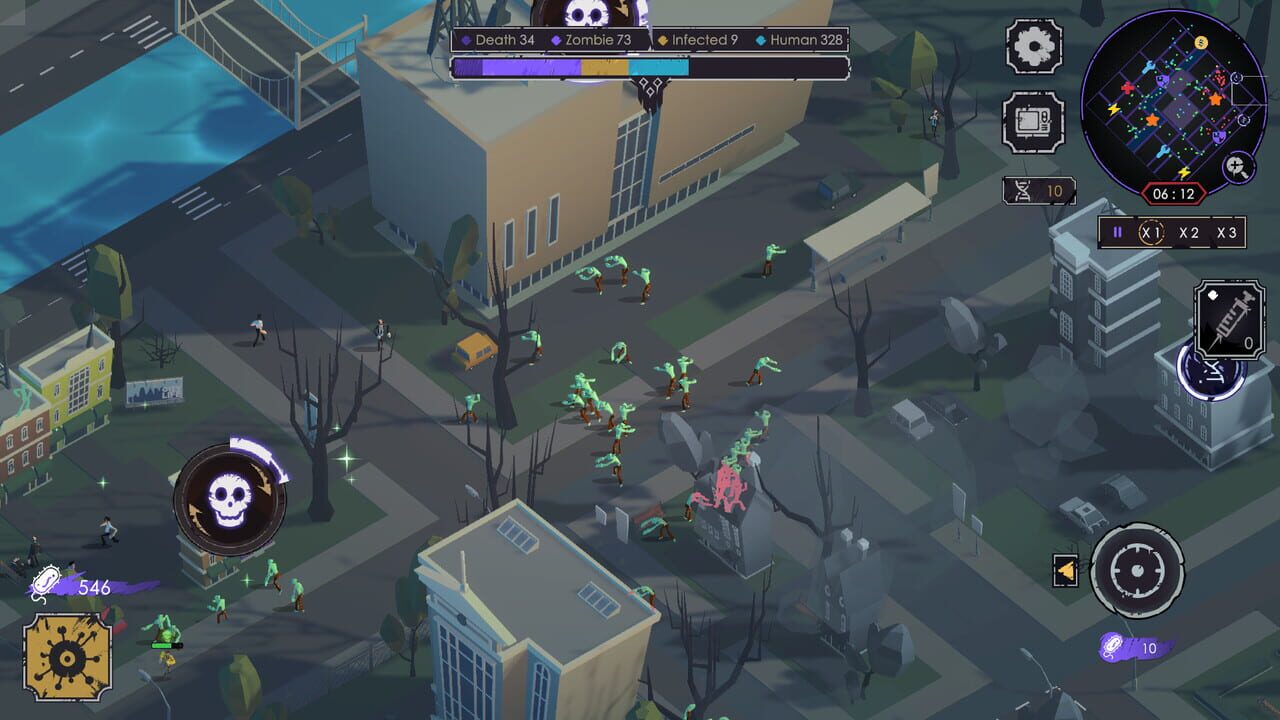1280x720 pixels.
Task: Click the colored population progress bar
Action: (x=570, y=68)
